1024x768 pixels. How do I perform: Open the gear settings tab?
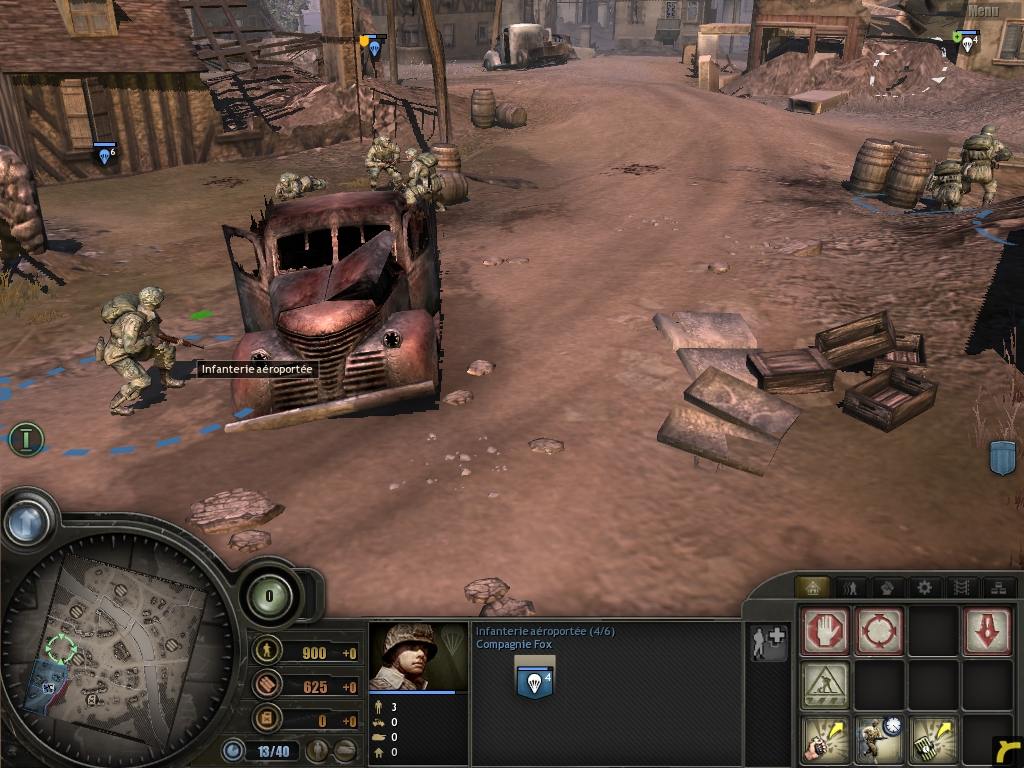tap(924, 587)
